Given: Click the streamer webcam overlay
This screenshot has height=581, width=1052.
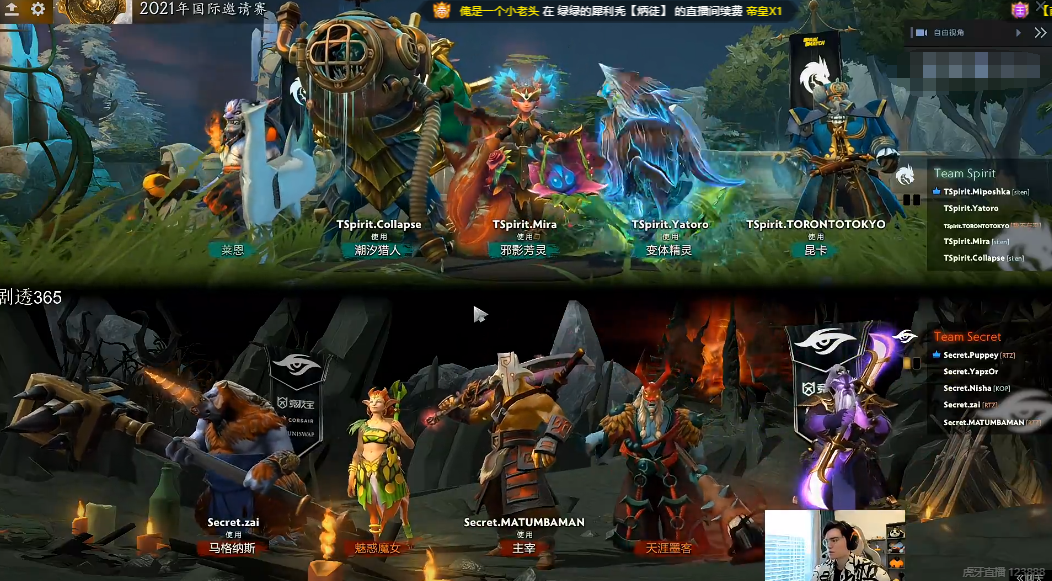Looking at the screenshot, I should pyautogui.click(x=835, y=545).
